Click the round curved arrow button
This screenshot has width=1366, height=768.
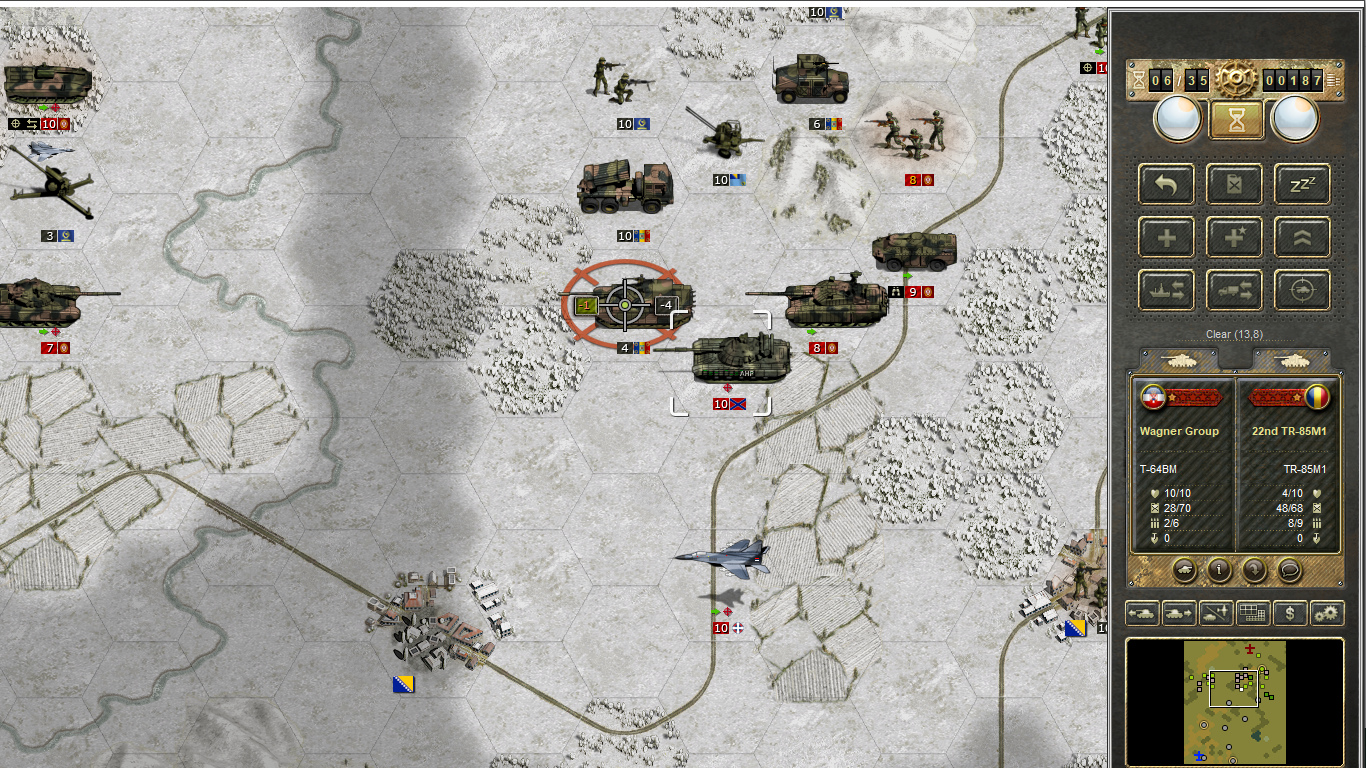1254,570
